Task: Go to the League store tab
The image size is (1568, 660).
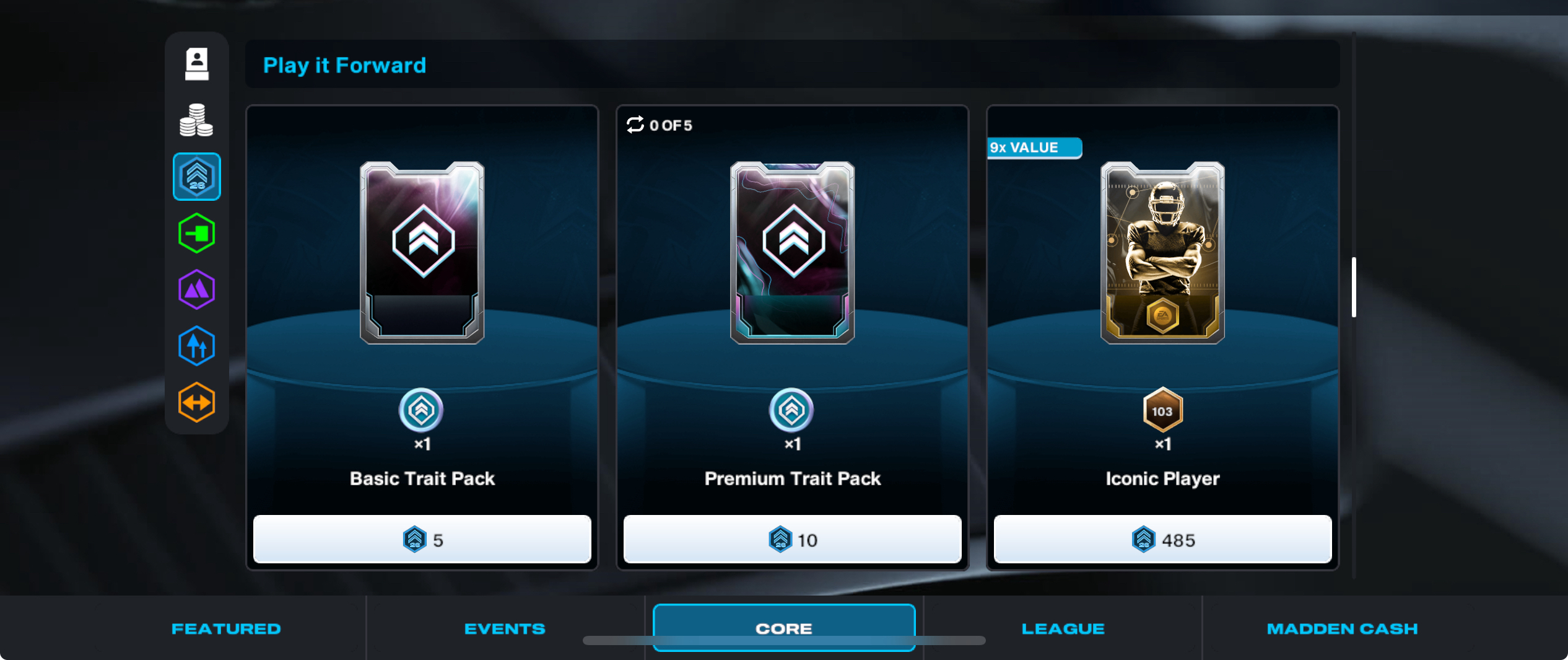Action: tap(1063, 628)
